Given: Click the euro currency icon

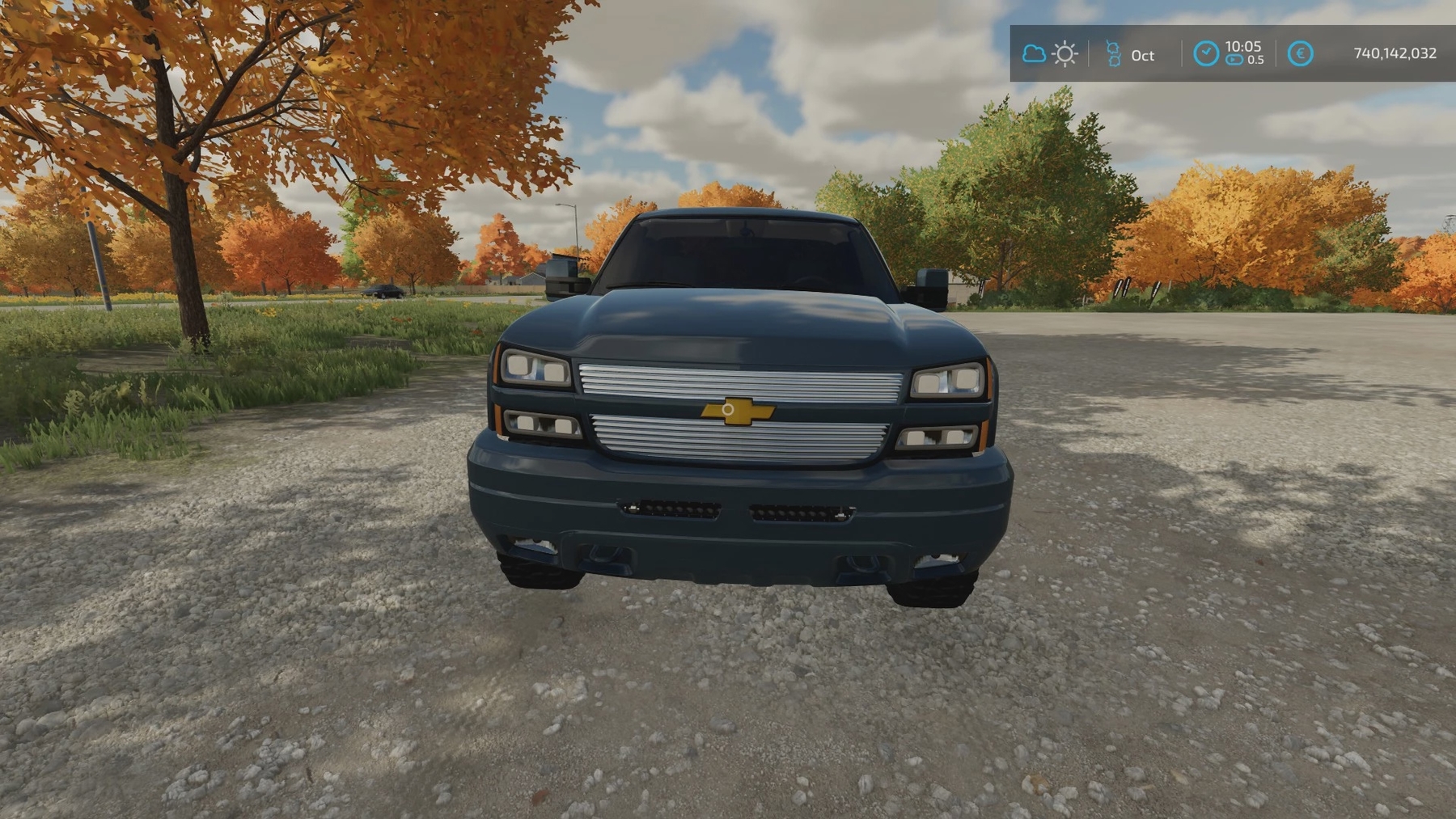Looking at the screenshot, I should point(1300,54).
